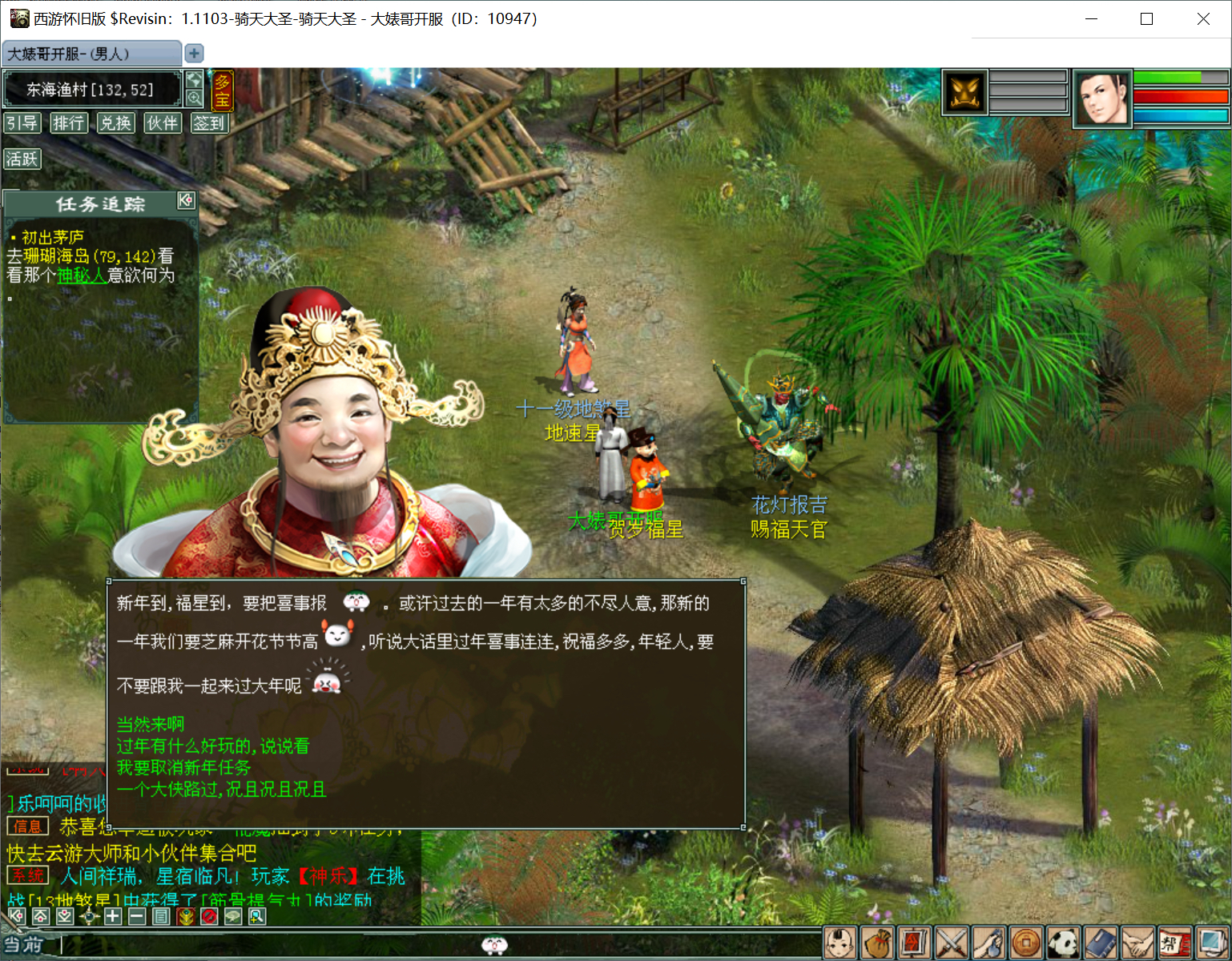
Task: Click the magnifier zoom icon near the minimap
Action: point(193,96)
